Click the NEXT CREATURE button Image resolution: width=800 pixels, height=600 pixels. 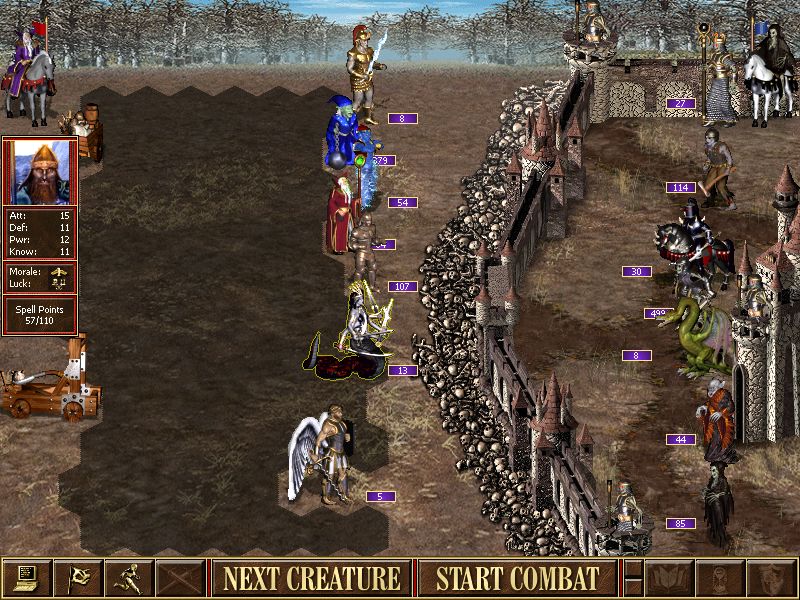[311, 578]
